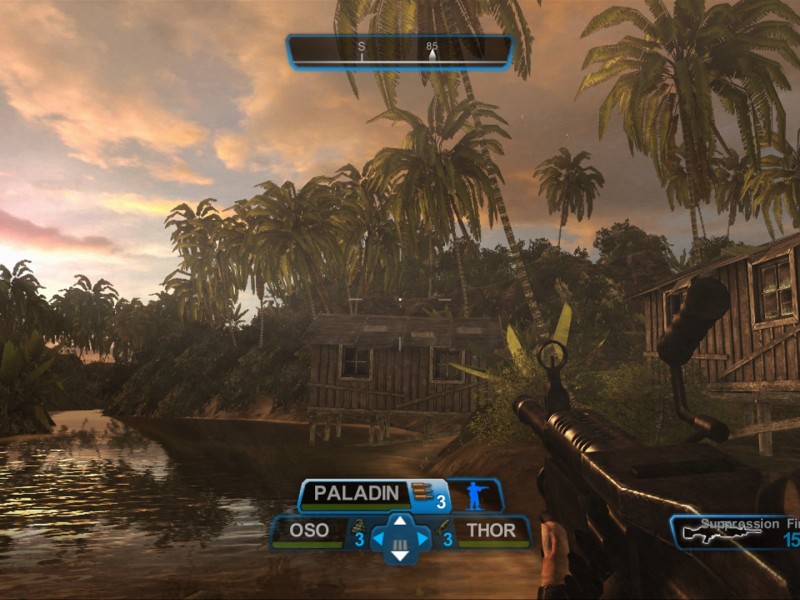Click the compass heading bar

399,50
